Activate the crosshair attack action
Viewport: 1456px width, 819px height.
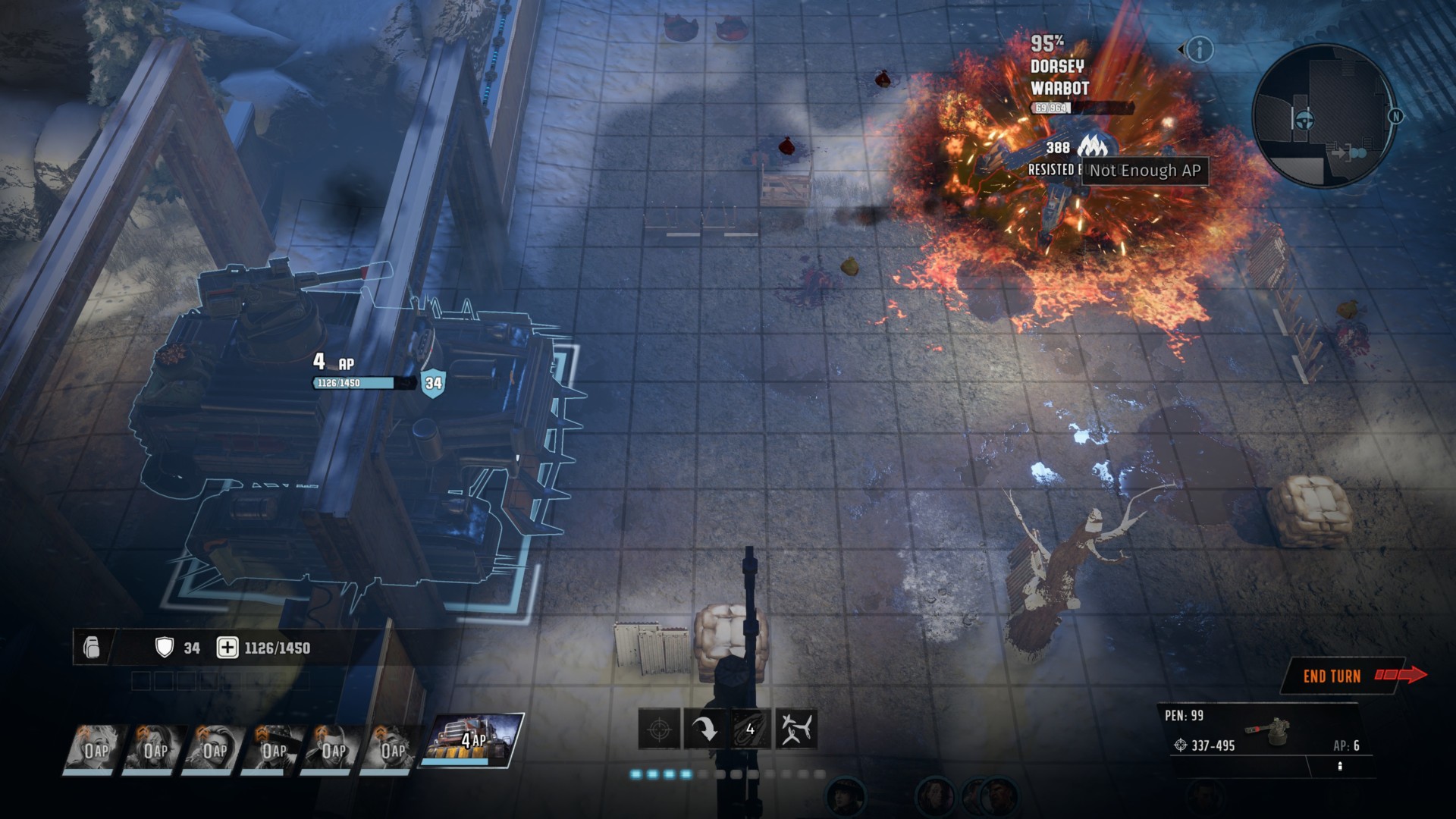[x=659, y=730]
